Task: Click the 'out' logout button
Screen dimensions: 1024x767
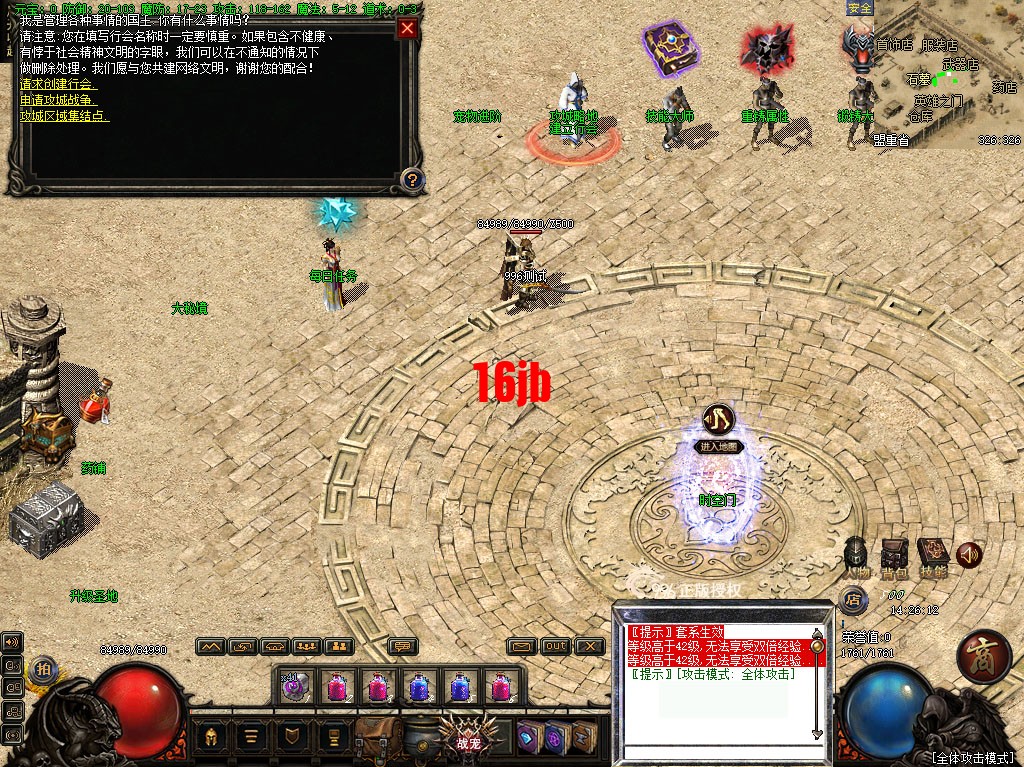Action: pyautogui.click(x=556, y=646)
